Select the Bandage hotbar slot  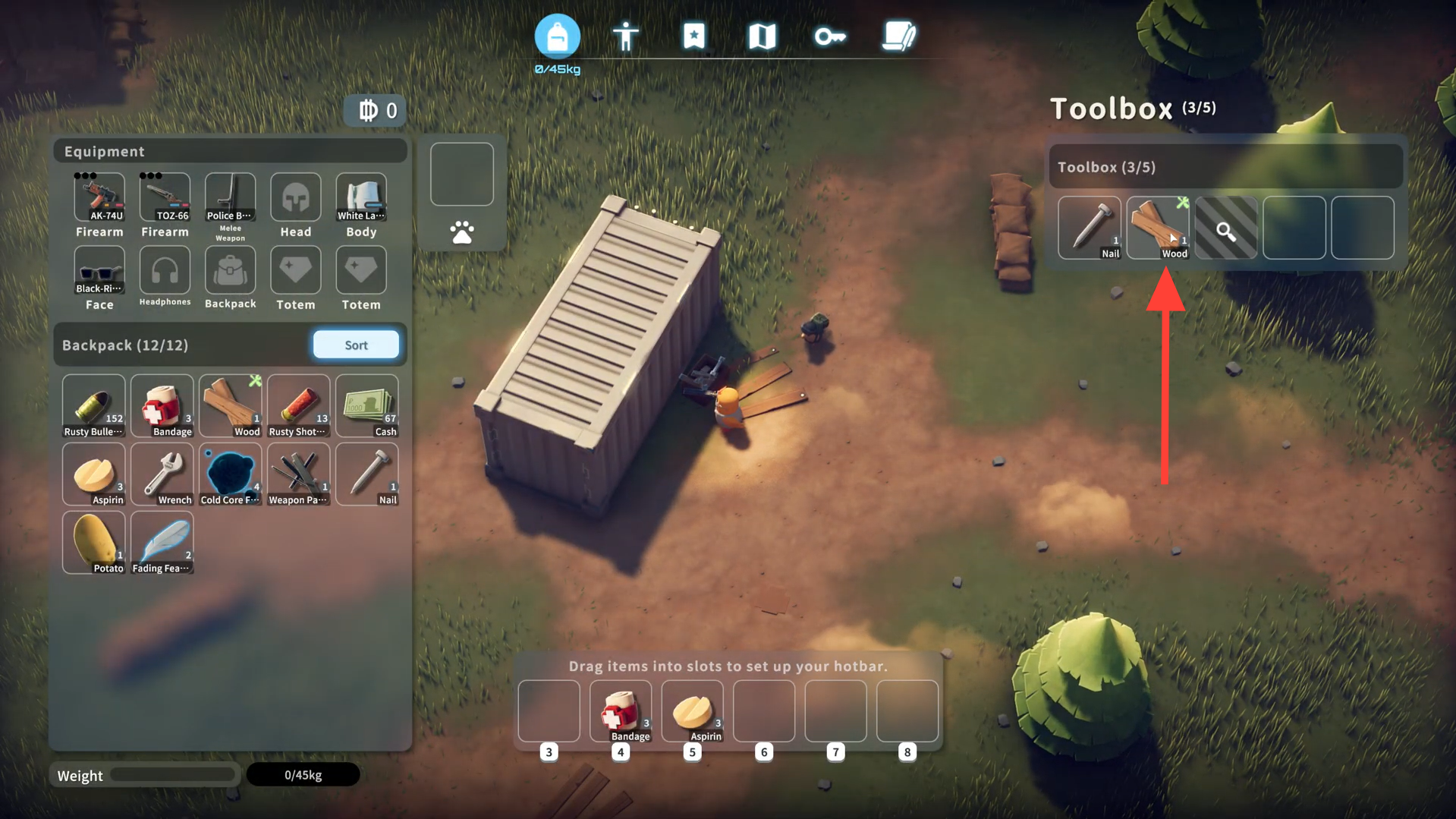(x=621, y=711)
